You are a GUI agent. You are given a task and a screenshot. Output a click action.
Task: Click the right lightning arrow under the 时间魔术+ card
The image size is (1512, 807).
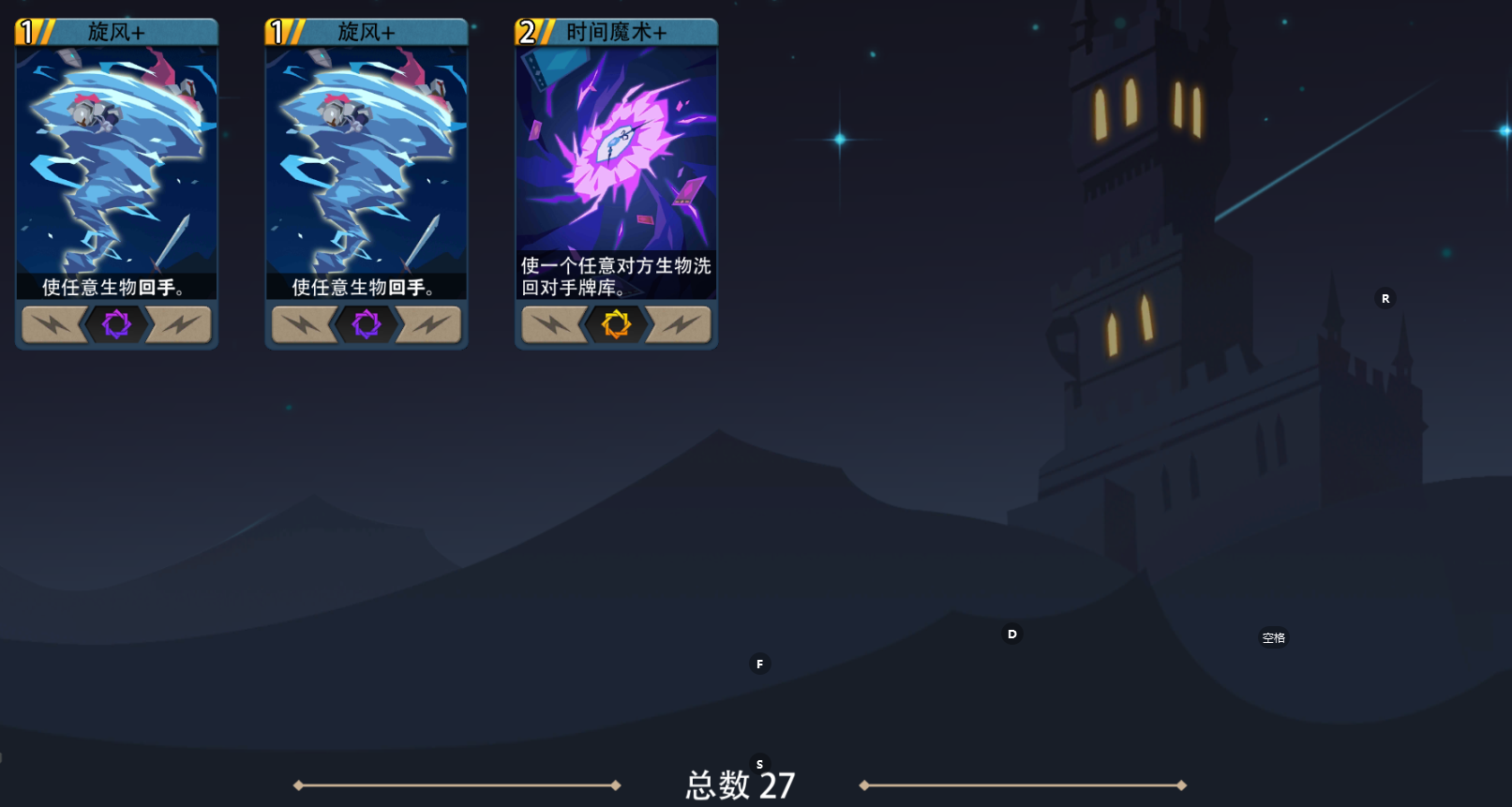677,324
